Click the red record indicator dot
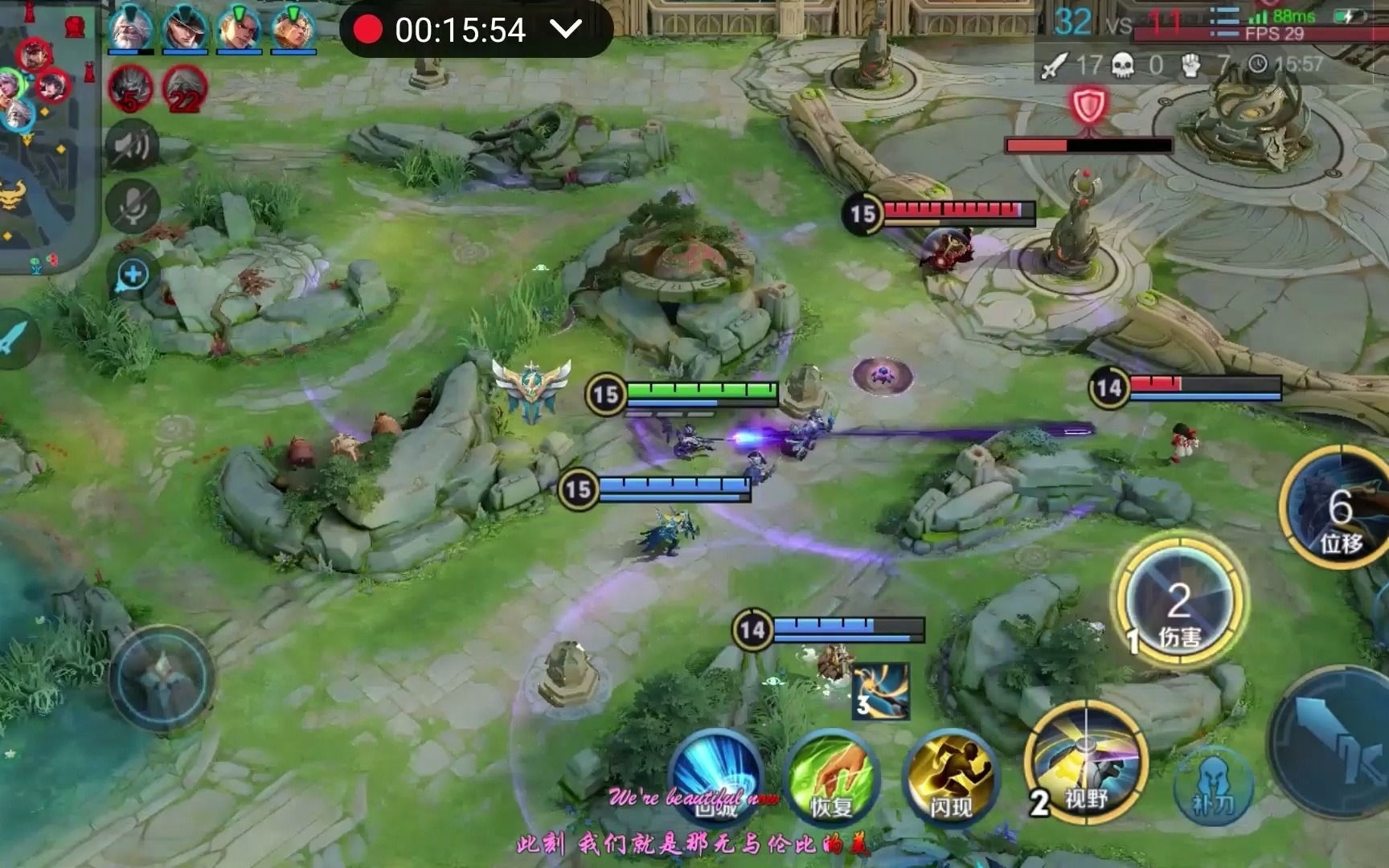This screenshot has height=868, width=1389. coord(368,30)
